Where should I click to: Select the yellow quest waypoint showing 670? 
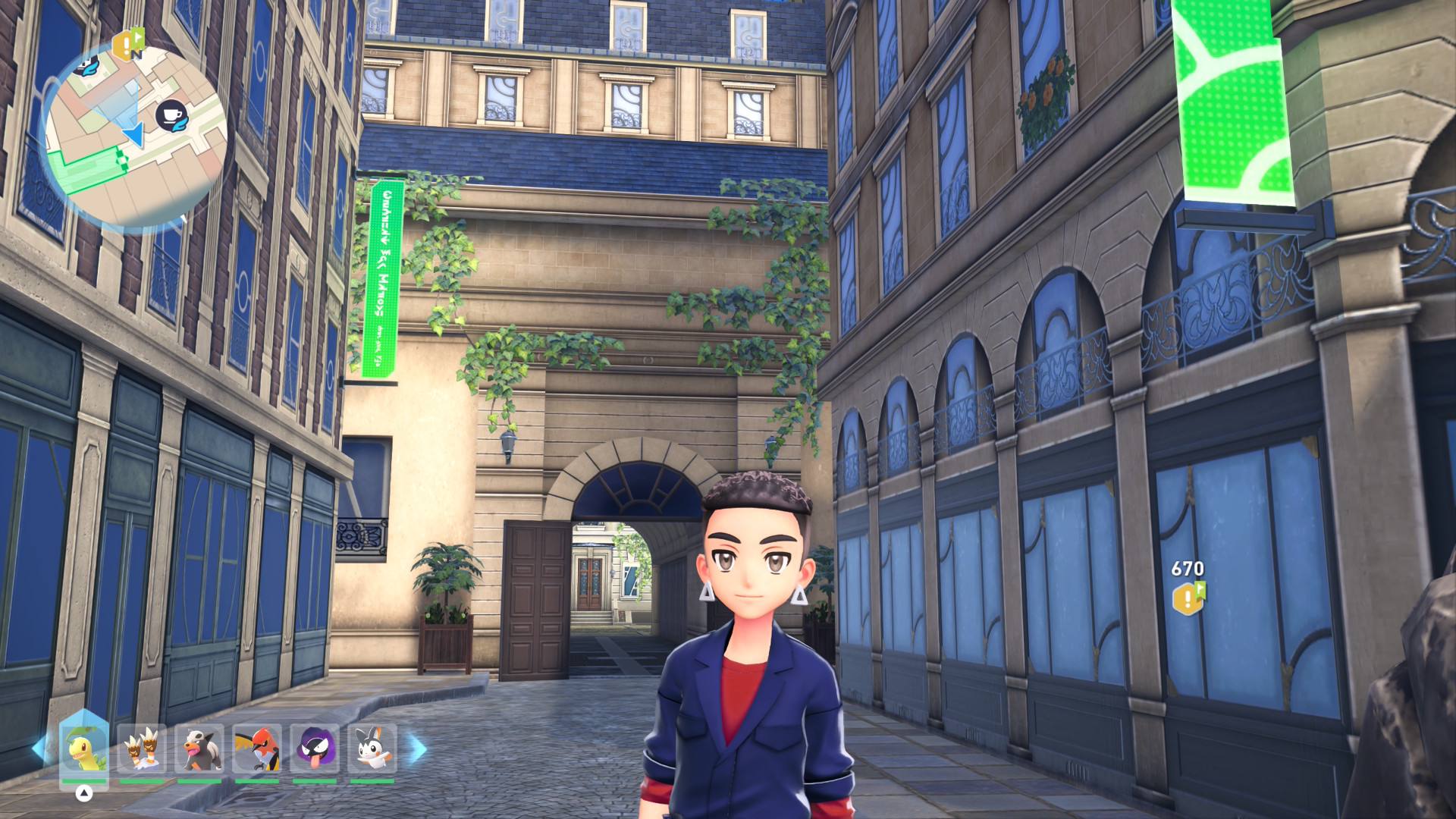pos(1188,598)
